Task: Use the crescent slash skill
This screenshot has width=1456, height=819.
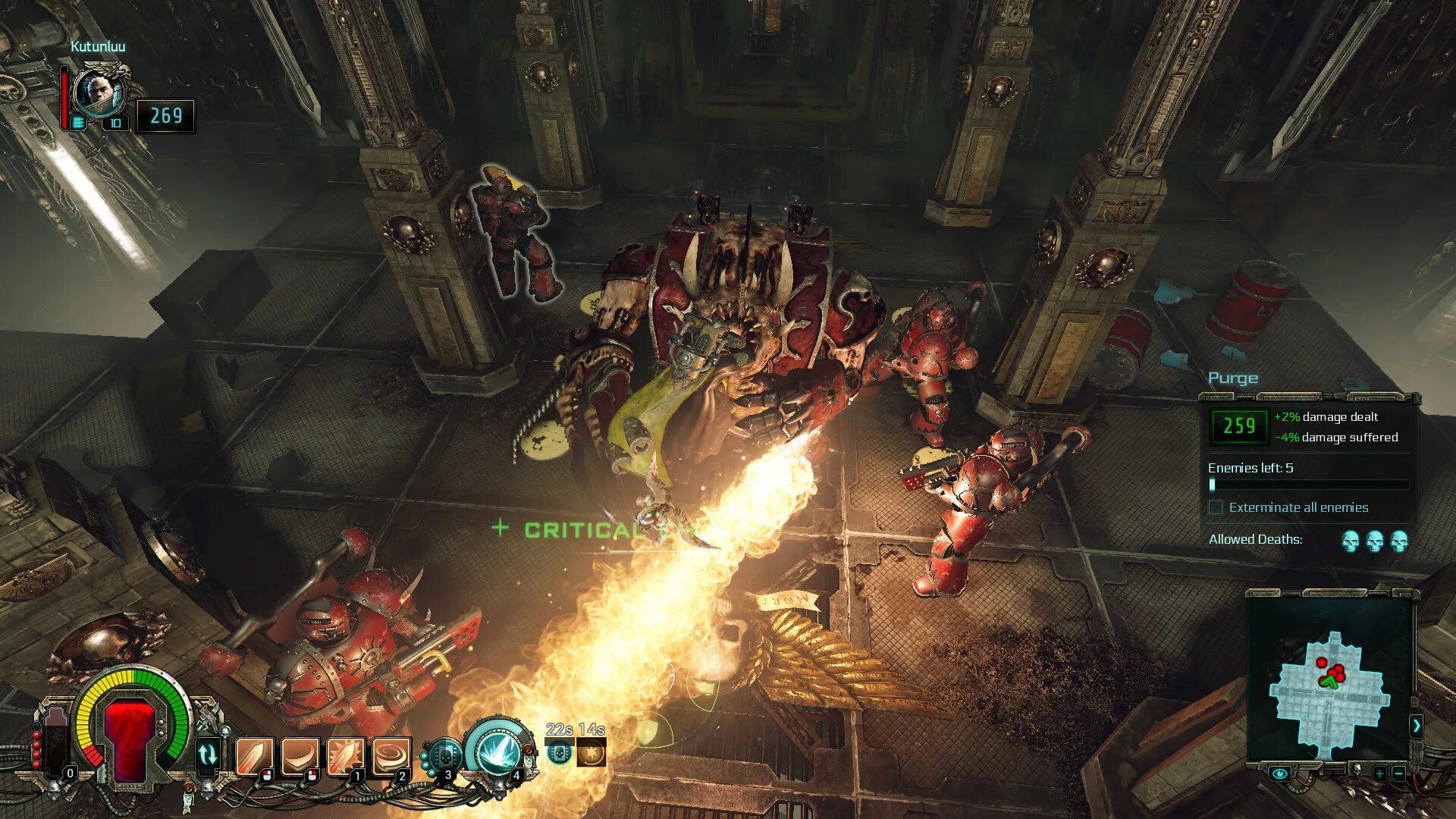Action: click(300, 756)
